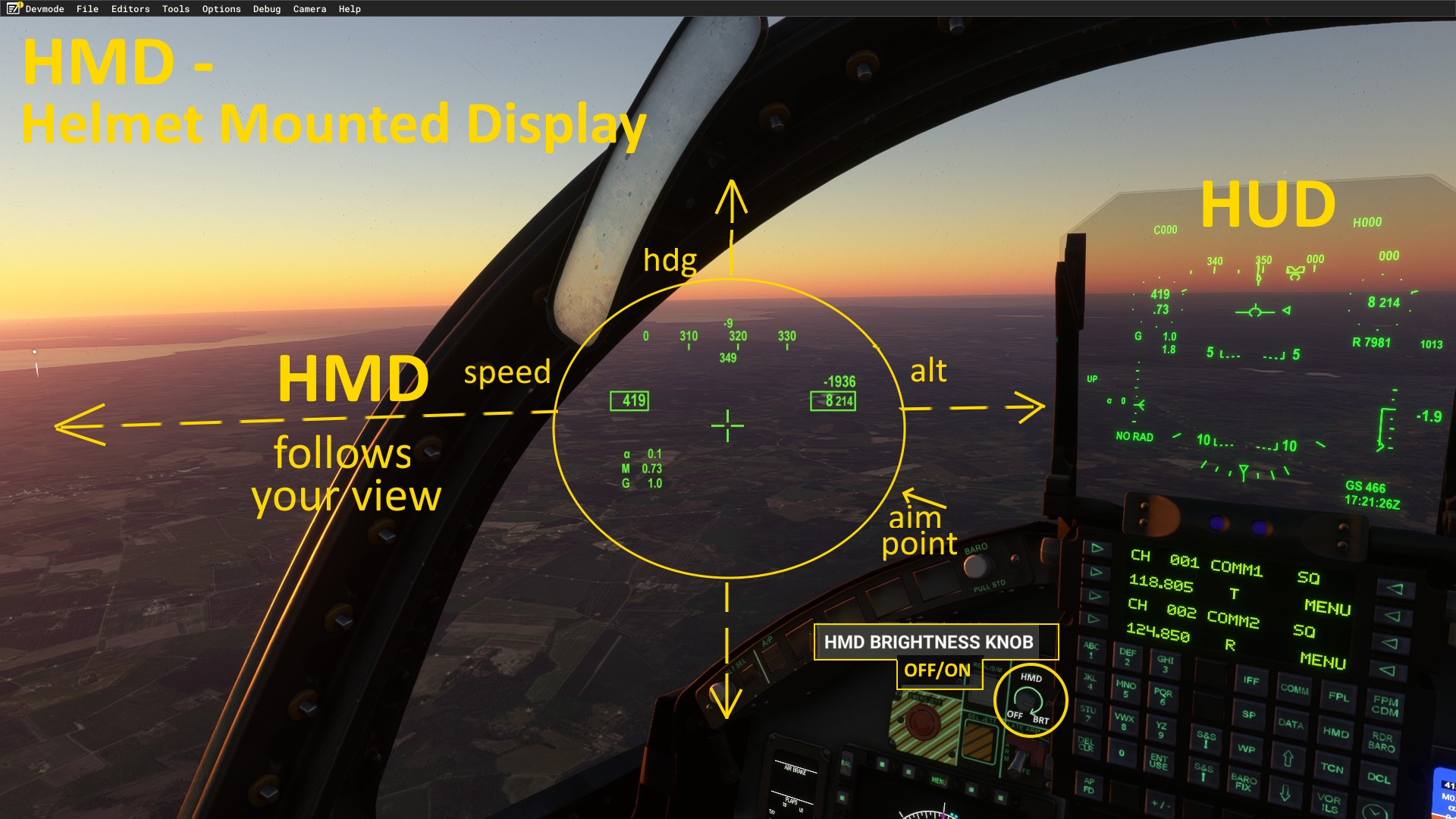Open the Help menu

[350, 9]
